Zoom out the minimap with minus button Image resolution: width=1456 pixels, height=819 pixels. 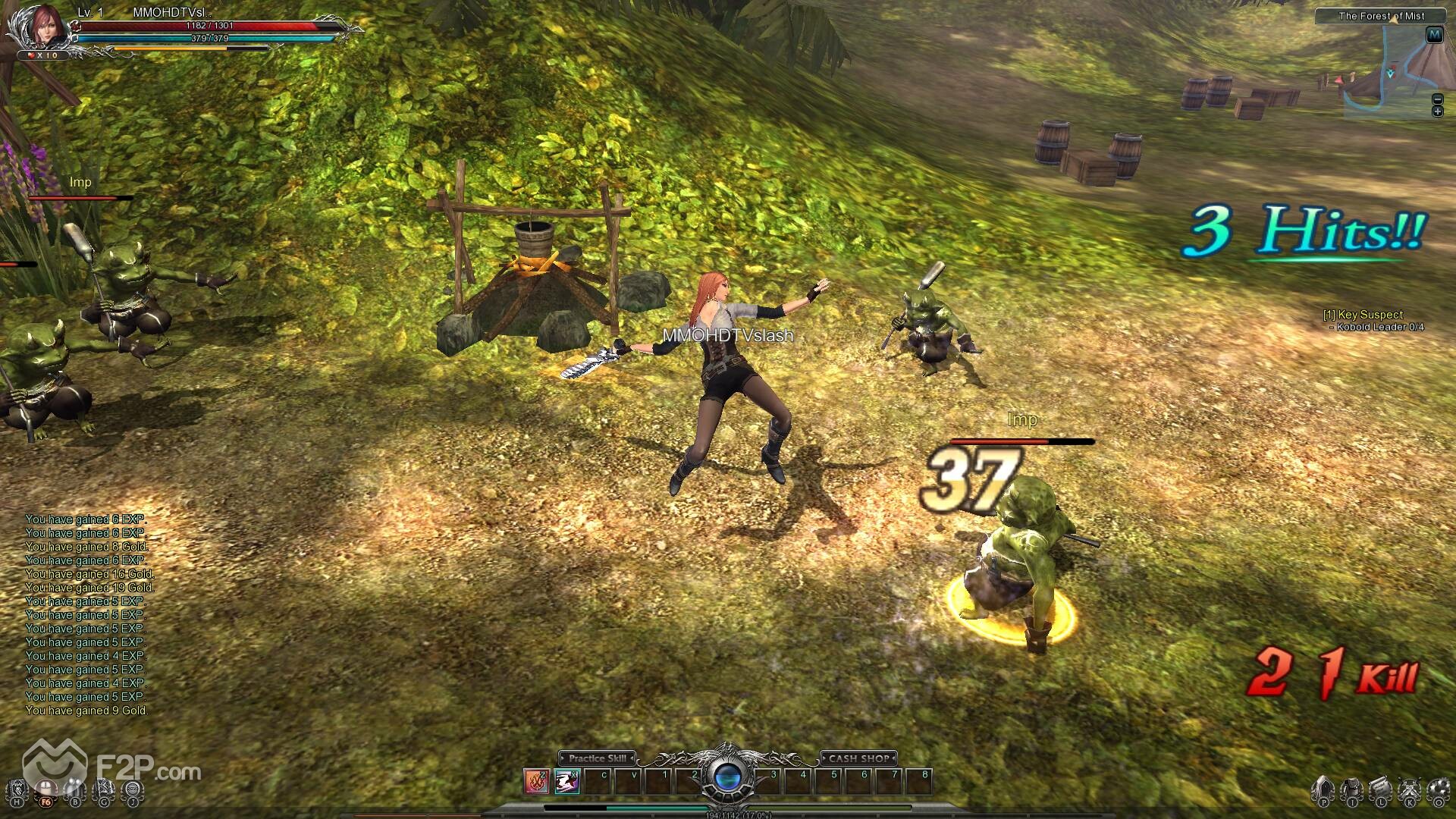click(x=1437, y=99)
